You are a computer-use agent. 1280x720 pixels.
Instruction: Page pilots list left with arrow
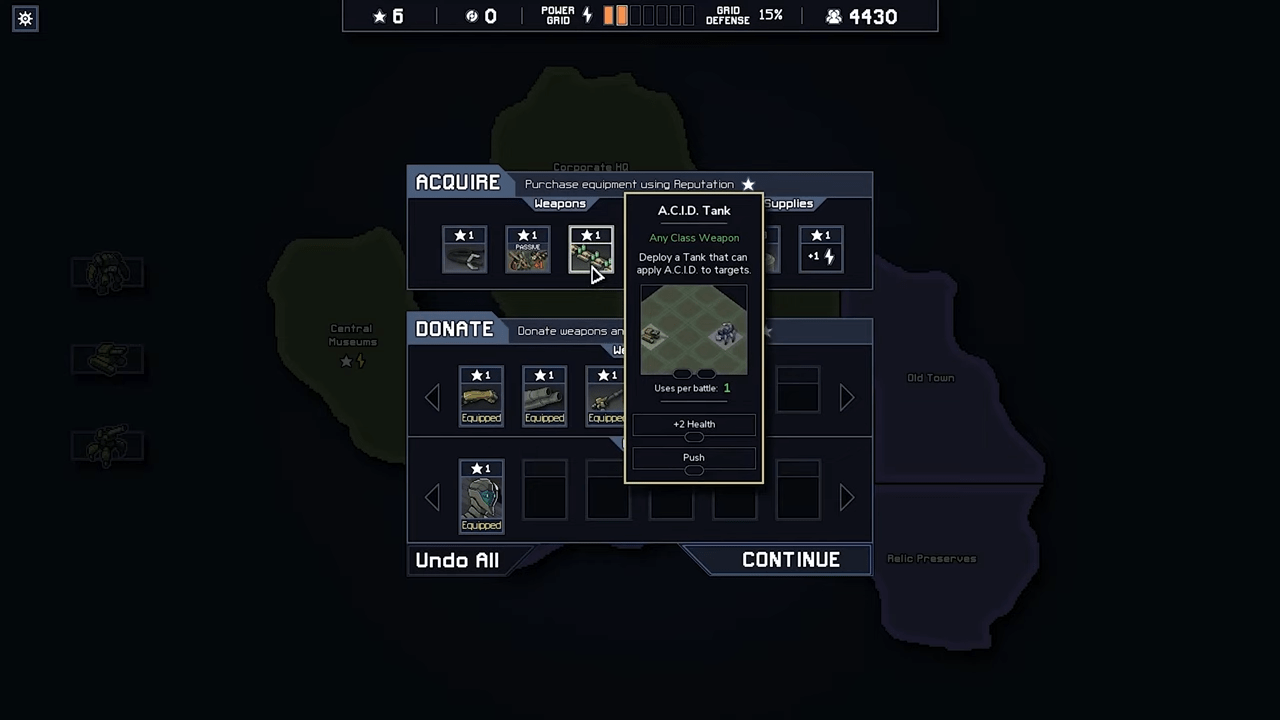[x=432, y=497]
